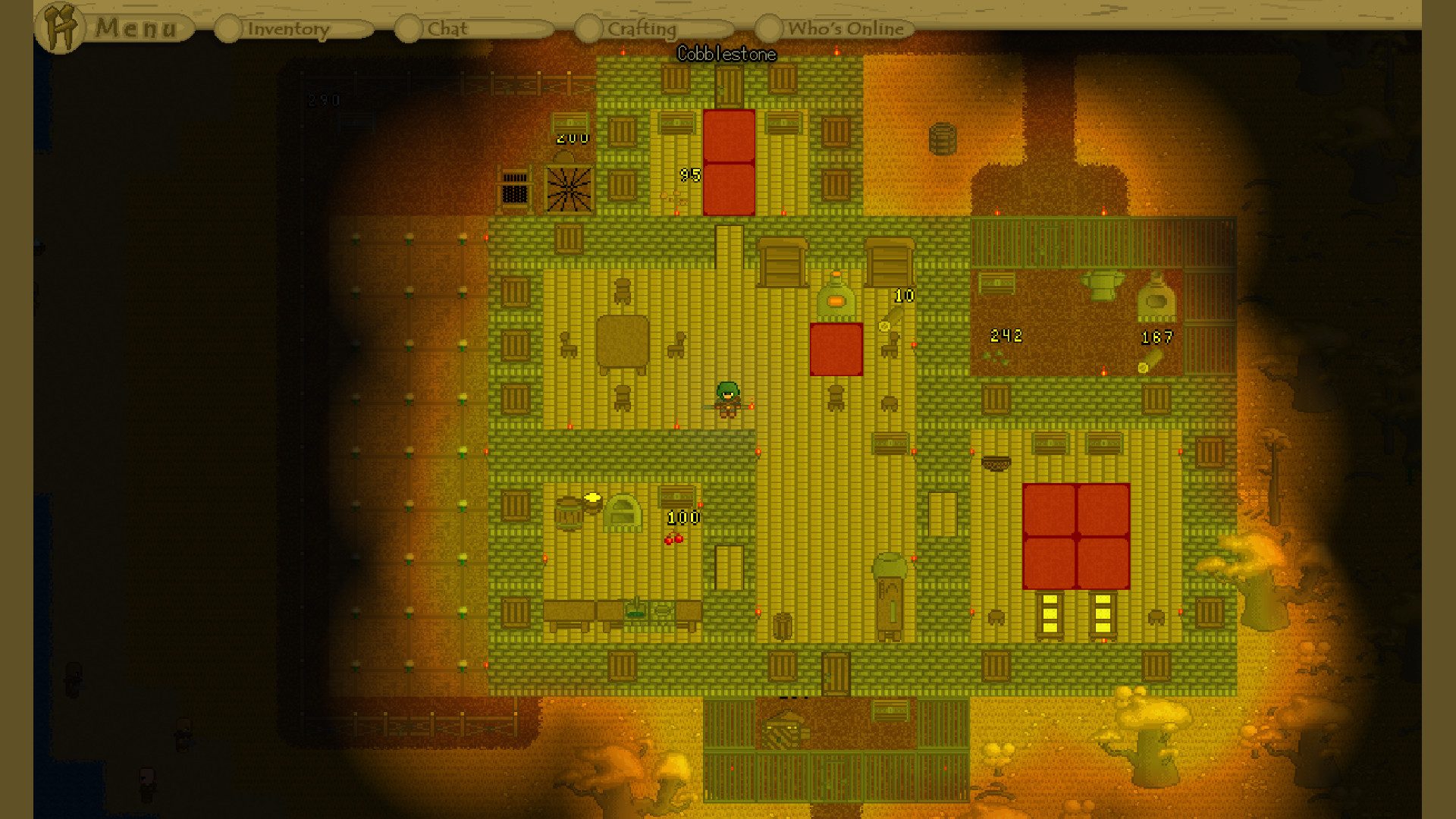The height and width of the screenshot is (819, 1456).
Task: Click the wooden door at the bottom wall
Action: coord(836,673)
